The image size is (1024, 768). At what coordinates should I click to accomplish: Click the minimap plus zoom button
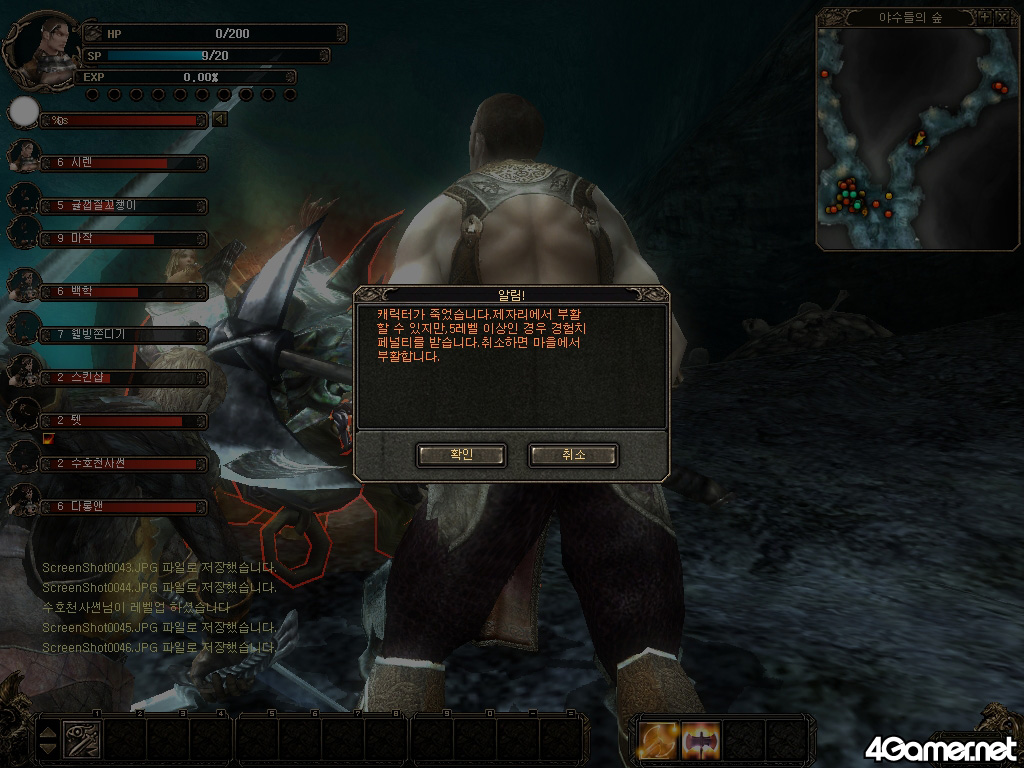tap(984, 17)
